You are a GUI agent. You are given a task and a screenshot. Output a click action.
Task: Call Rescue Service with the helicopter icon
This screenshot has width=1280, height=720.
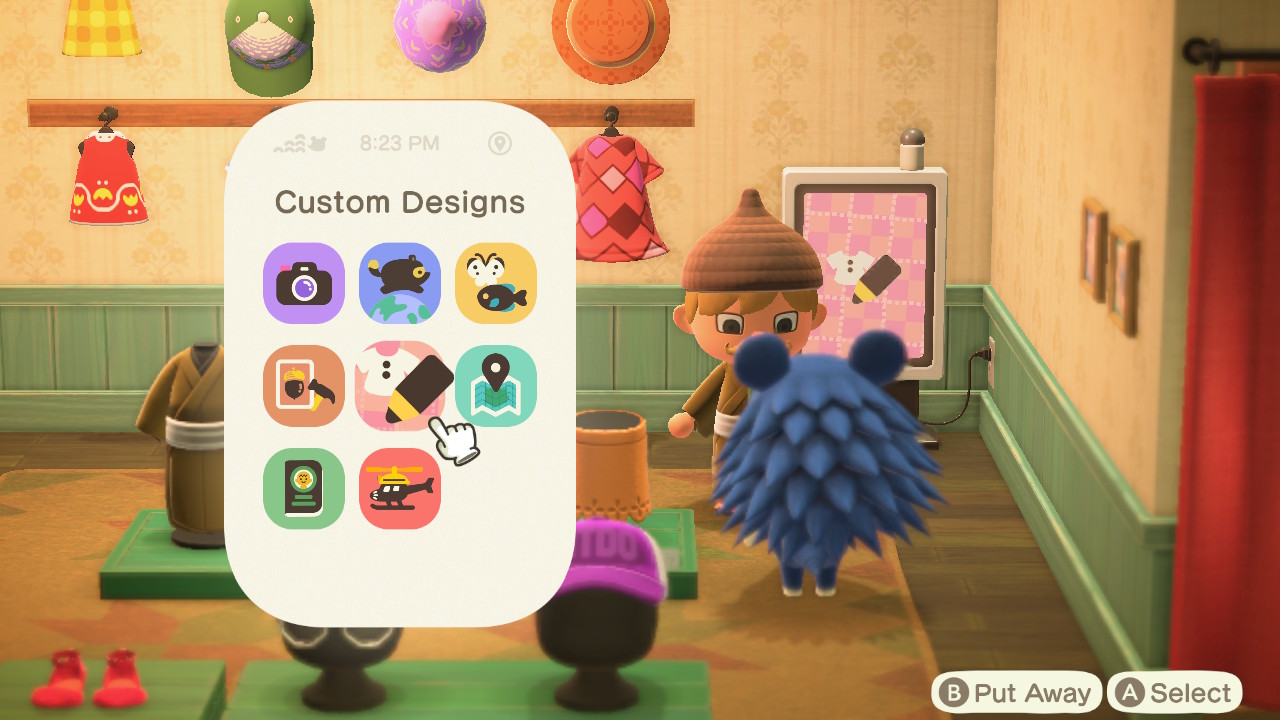(x=399, y=488)
